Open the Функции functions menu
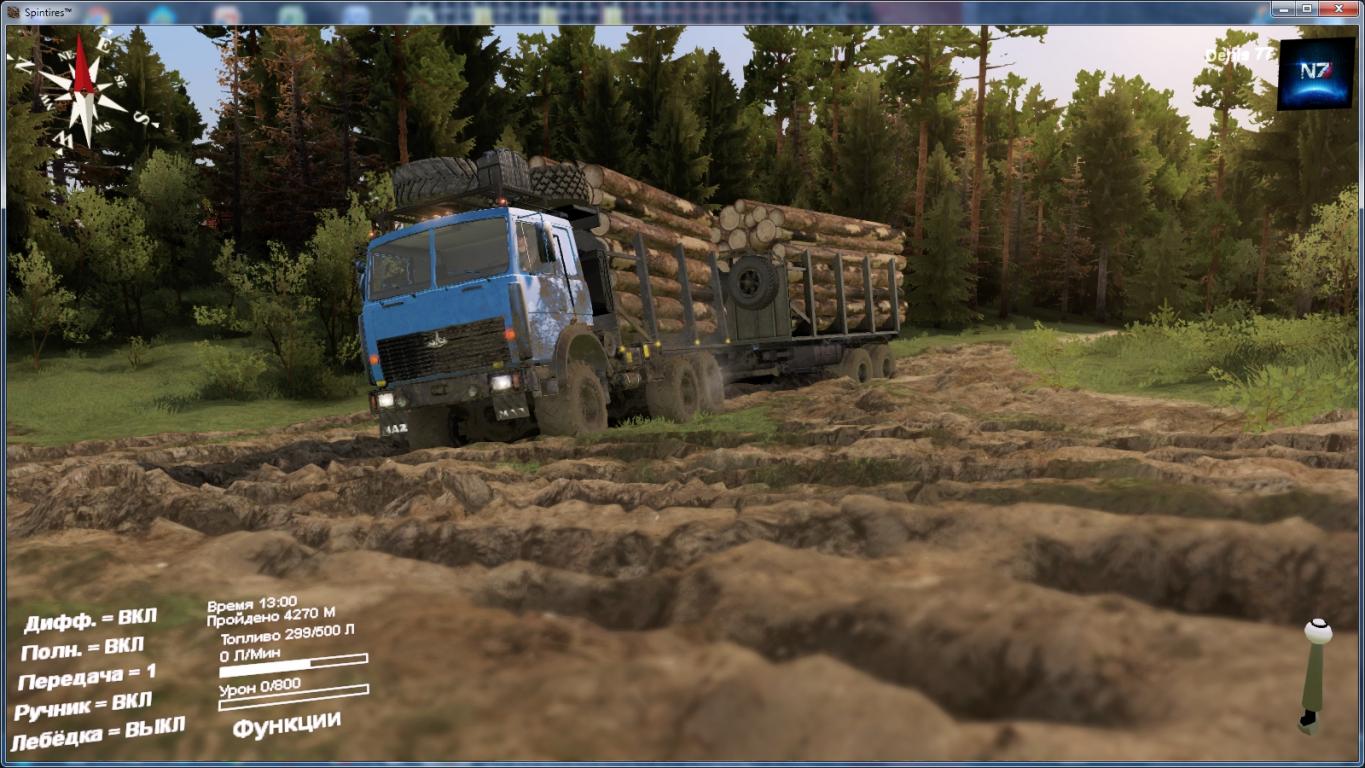Viewport: 1365px width, 768px height. [286, 723]
